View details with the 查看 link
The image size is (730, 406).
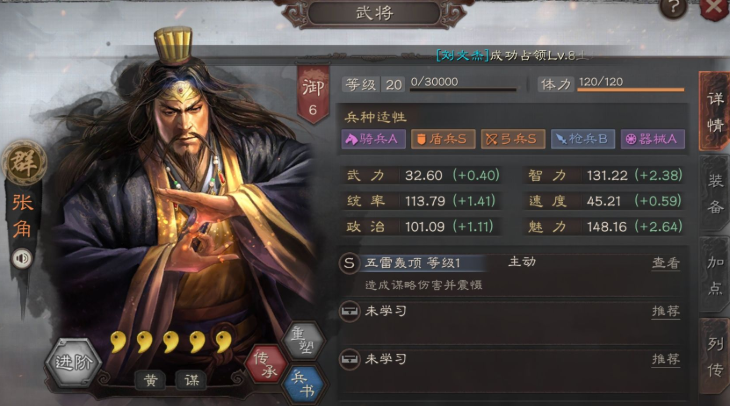(666, 263)
